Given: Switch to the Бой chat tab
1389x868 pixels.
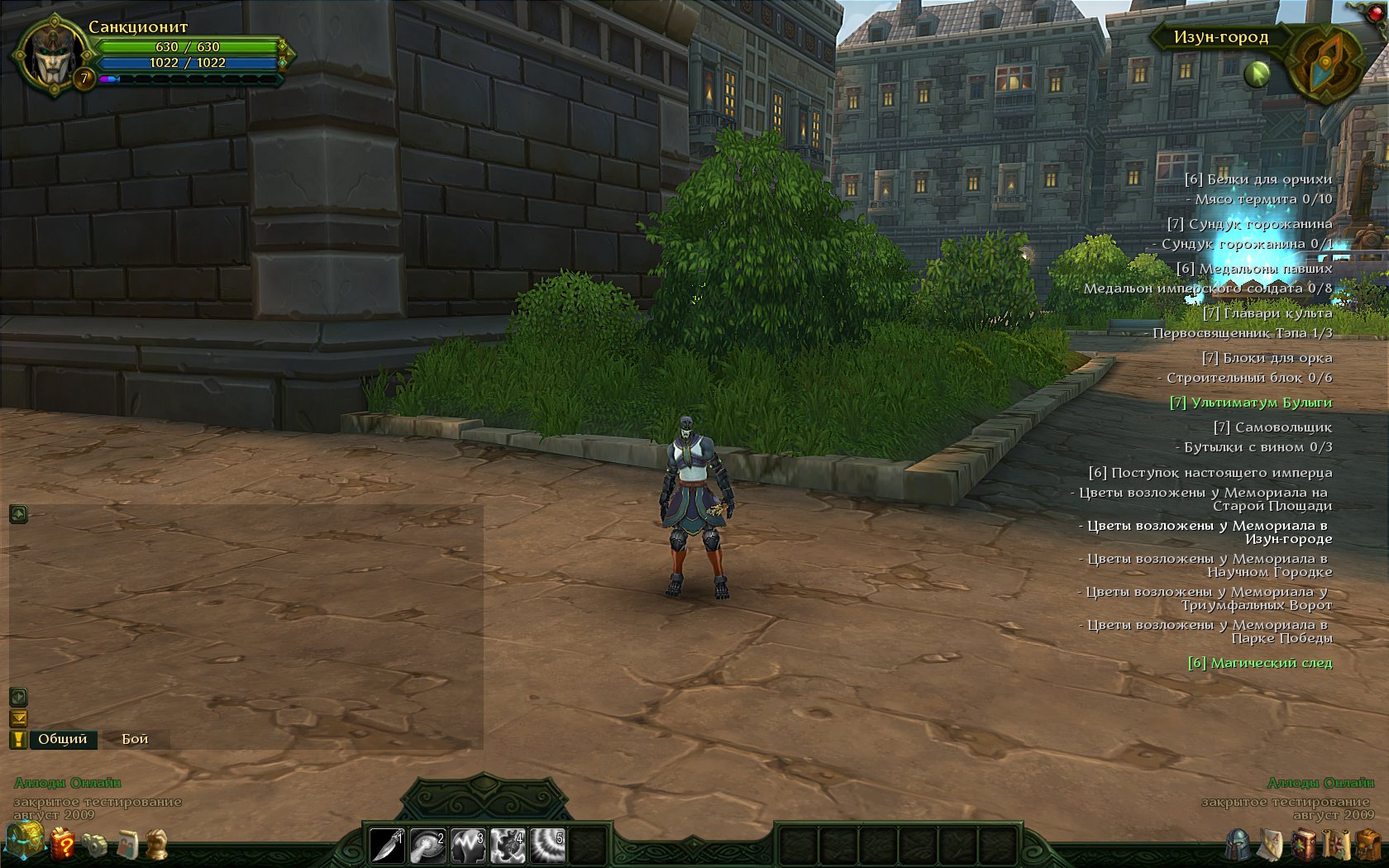Looking at the screenshot, I should tap(135, 739).
